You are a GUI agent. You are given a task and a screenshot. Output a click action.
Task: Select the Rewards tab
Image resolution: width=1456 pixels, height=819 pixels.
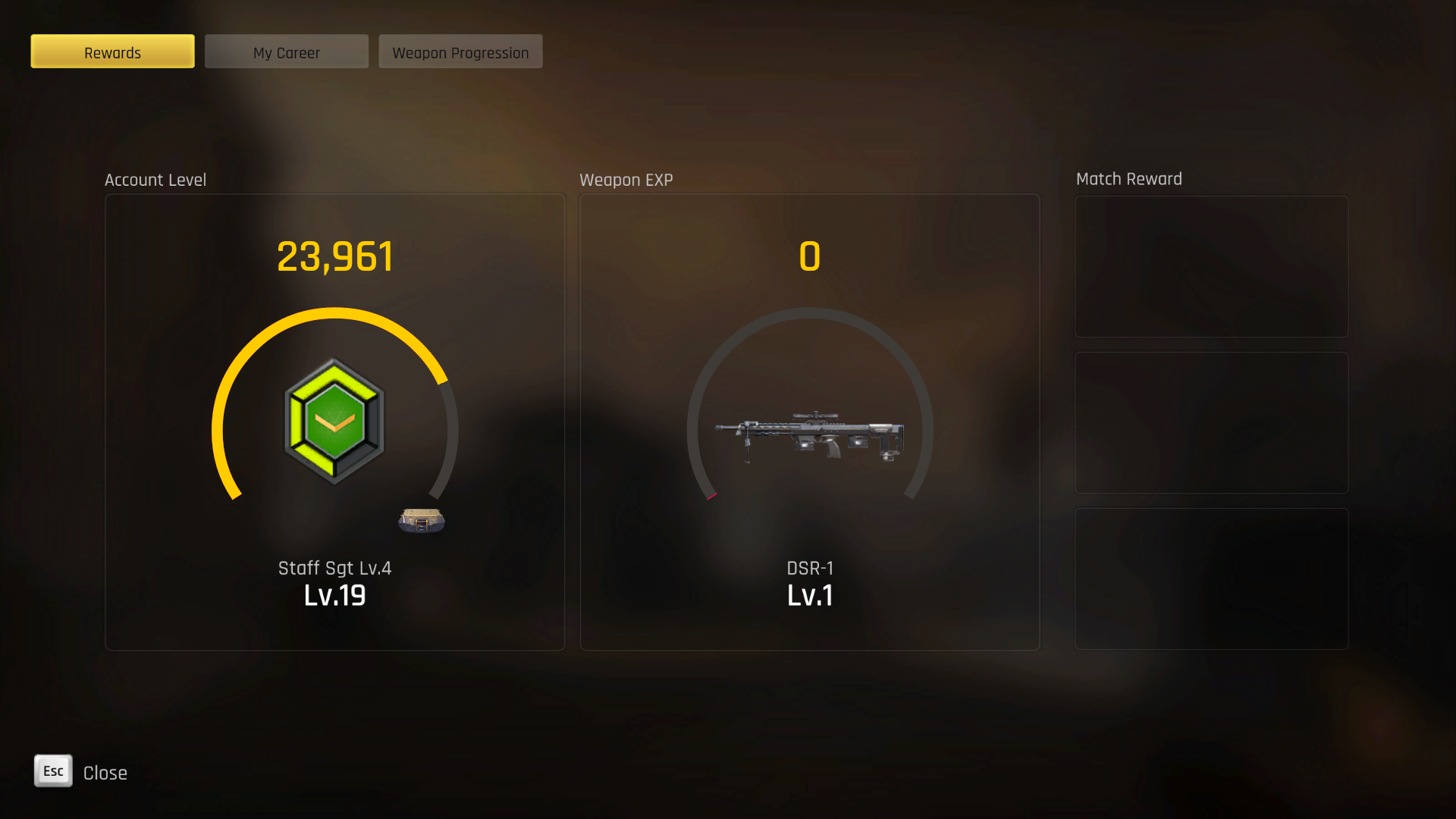[x=112, y=52]
